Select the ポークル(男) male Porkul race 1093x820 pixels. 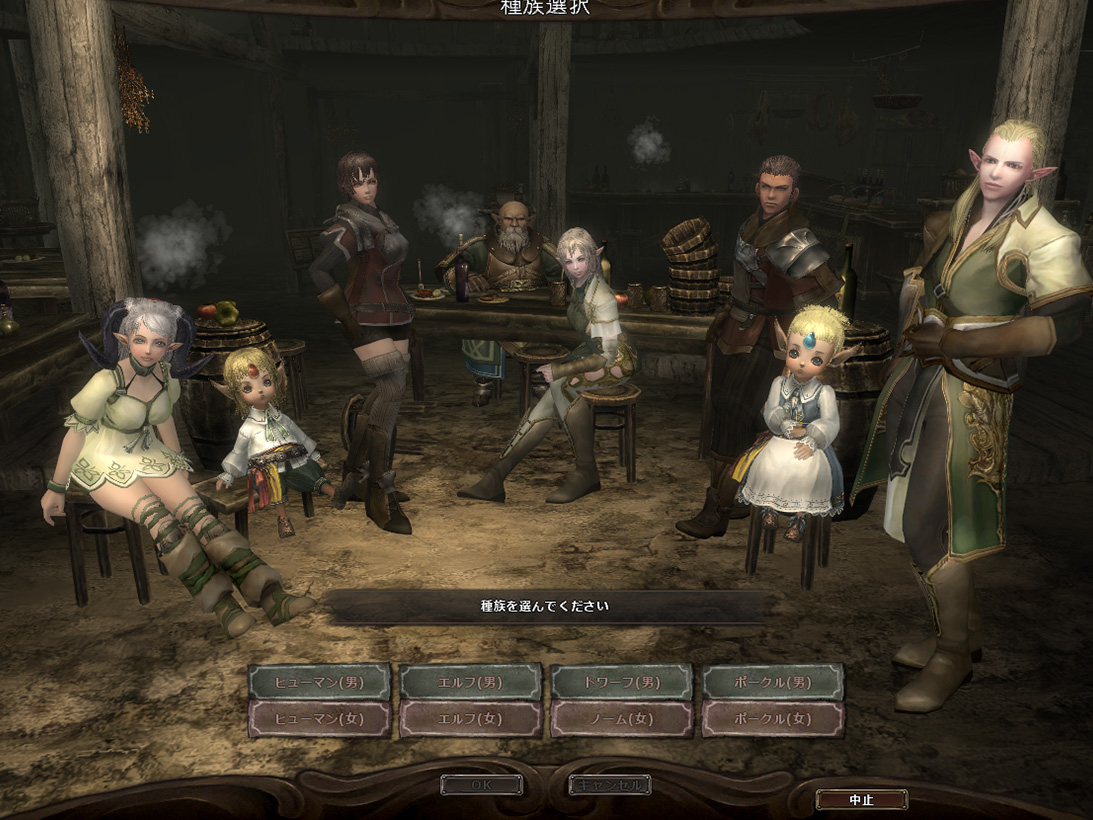pos(772,682)
